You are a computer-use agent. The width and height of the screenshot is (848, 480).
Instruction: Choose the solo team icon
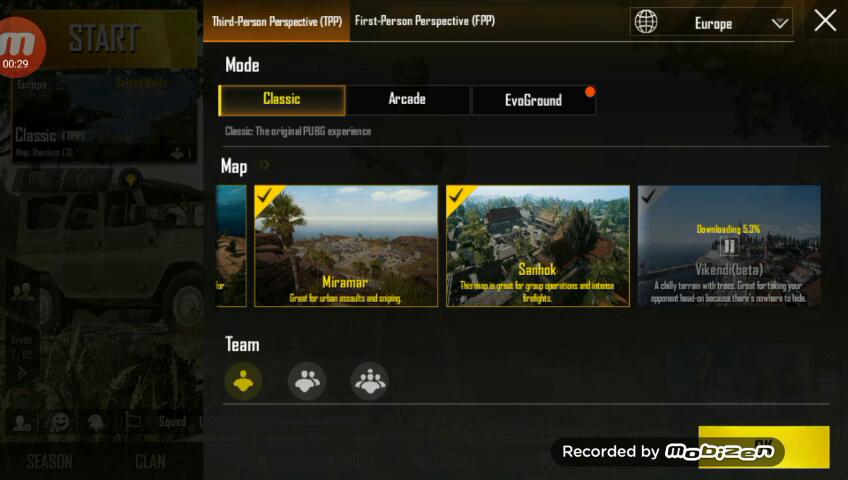pyautogui.click(x=243, y=380)
